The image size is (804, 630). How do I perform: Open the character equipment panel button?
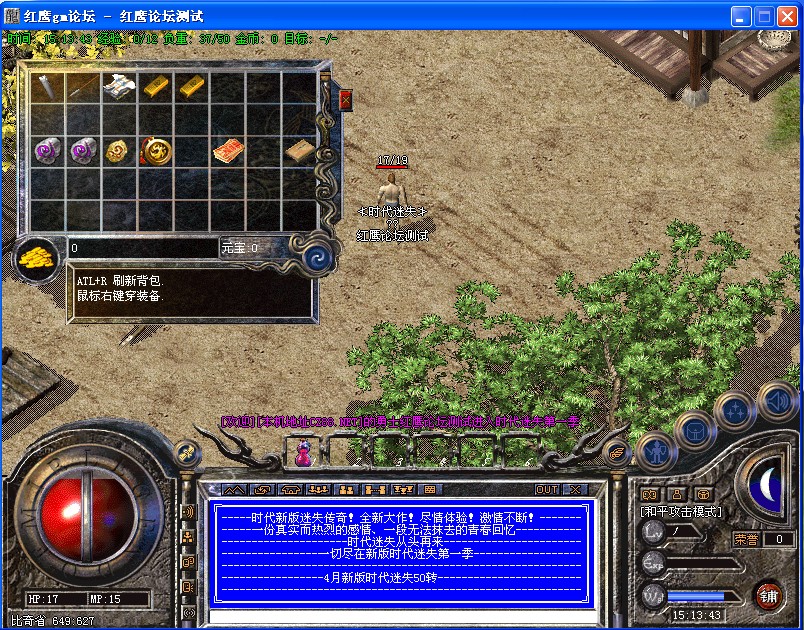655,451
